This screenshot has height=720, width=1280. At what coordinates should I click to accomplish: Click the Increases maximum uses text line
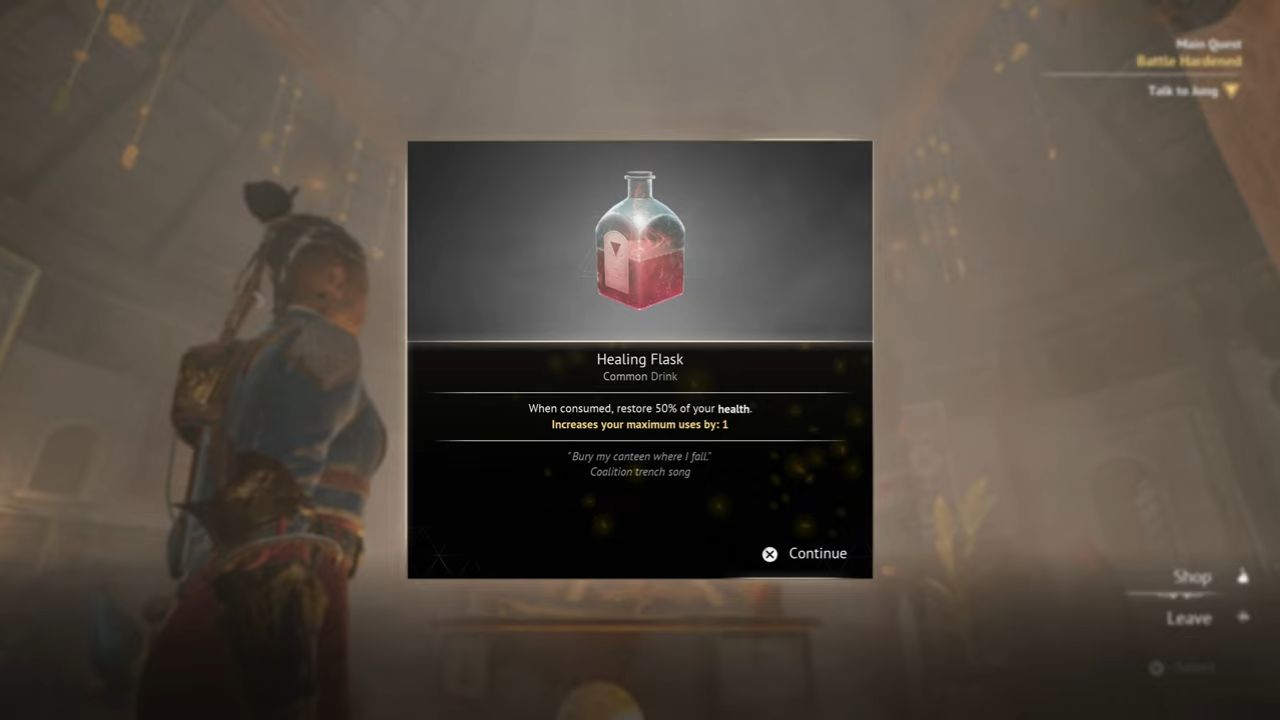point(640,424)
